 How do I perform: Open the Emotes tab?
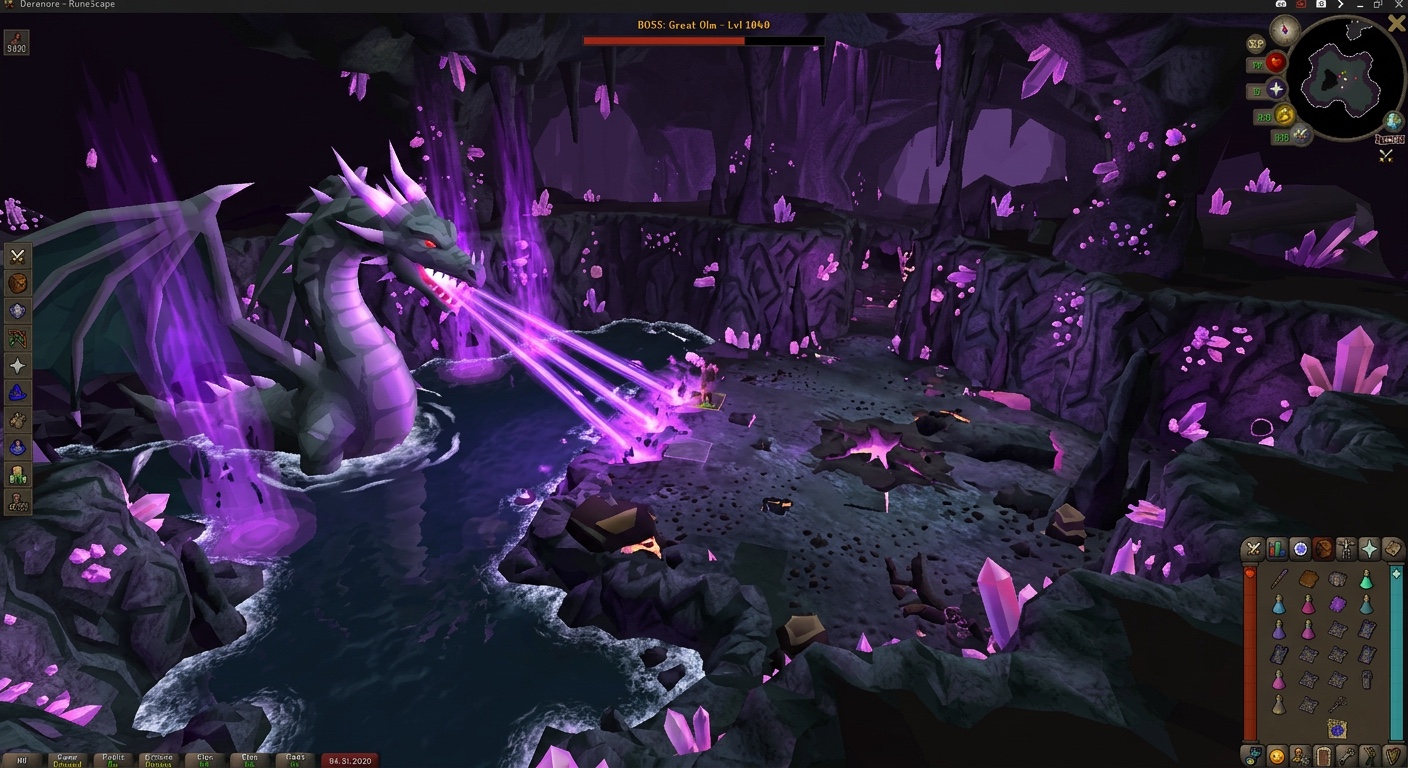[x=1372, y=756]
